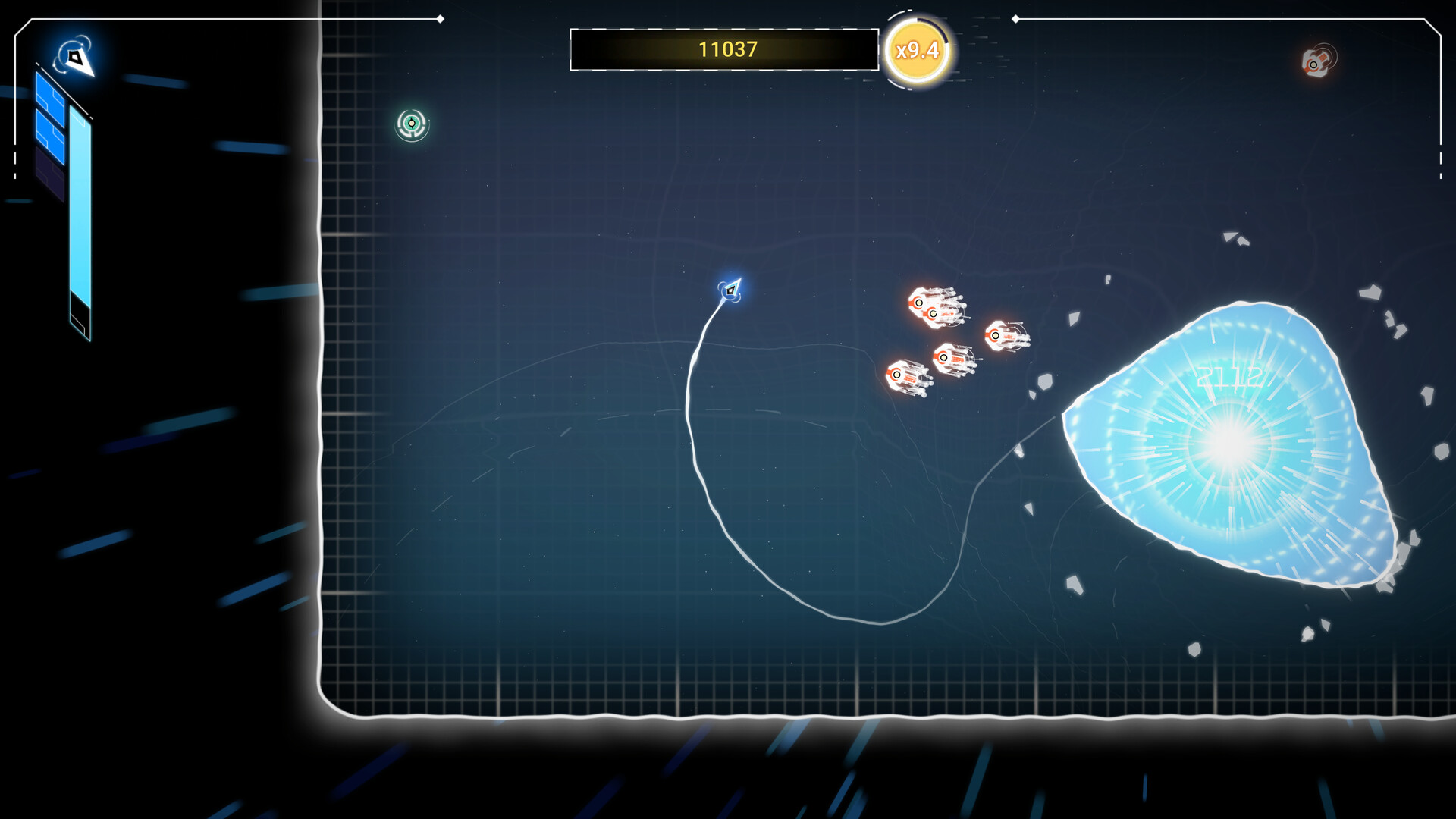Click the cyan energy bar in the HUD

79,199
